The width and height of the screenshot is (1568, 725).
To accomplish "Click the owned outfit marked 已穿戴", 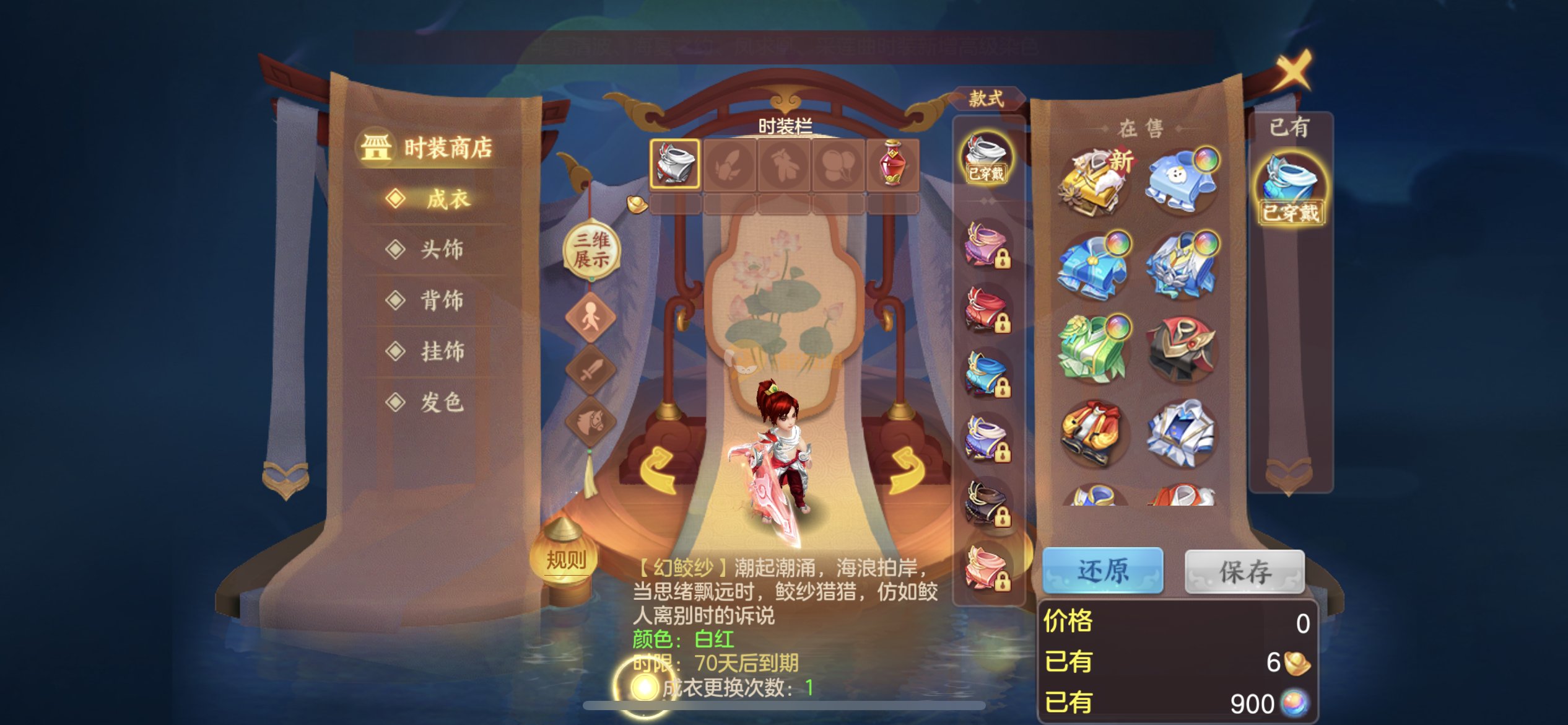I will click(x=1290, y=189).
